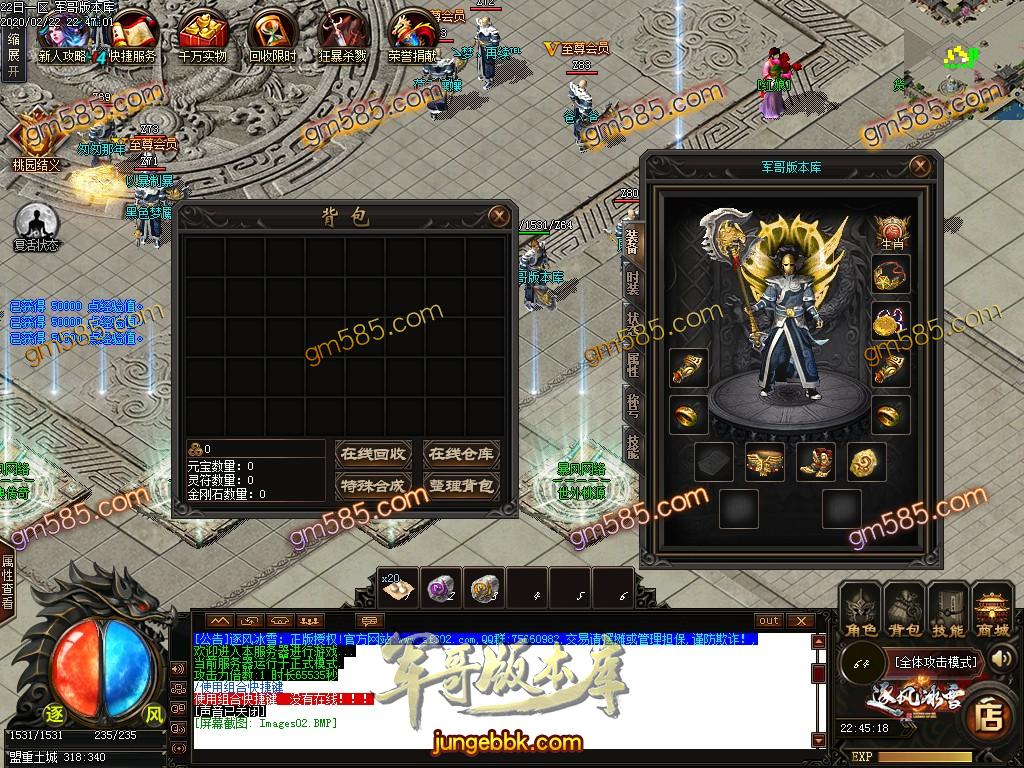Switch to the 时装 fashion tab
This screenshot has width=1024, height=768.
[633, 283]
